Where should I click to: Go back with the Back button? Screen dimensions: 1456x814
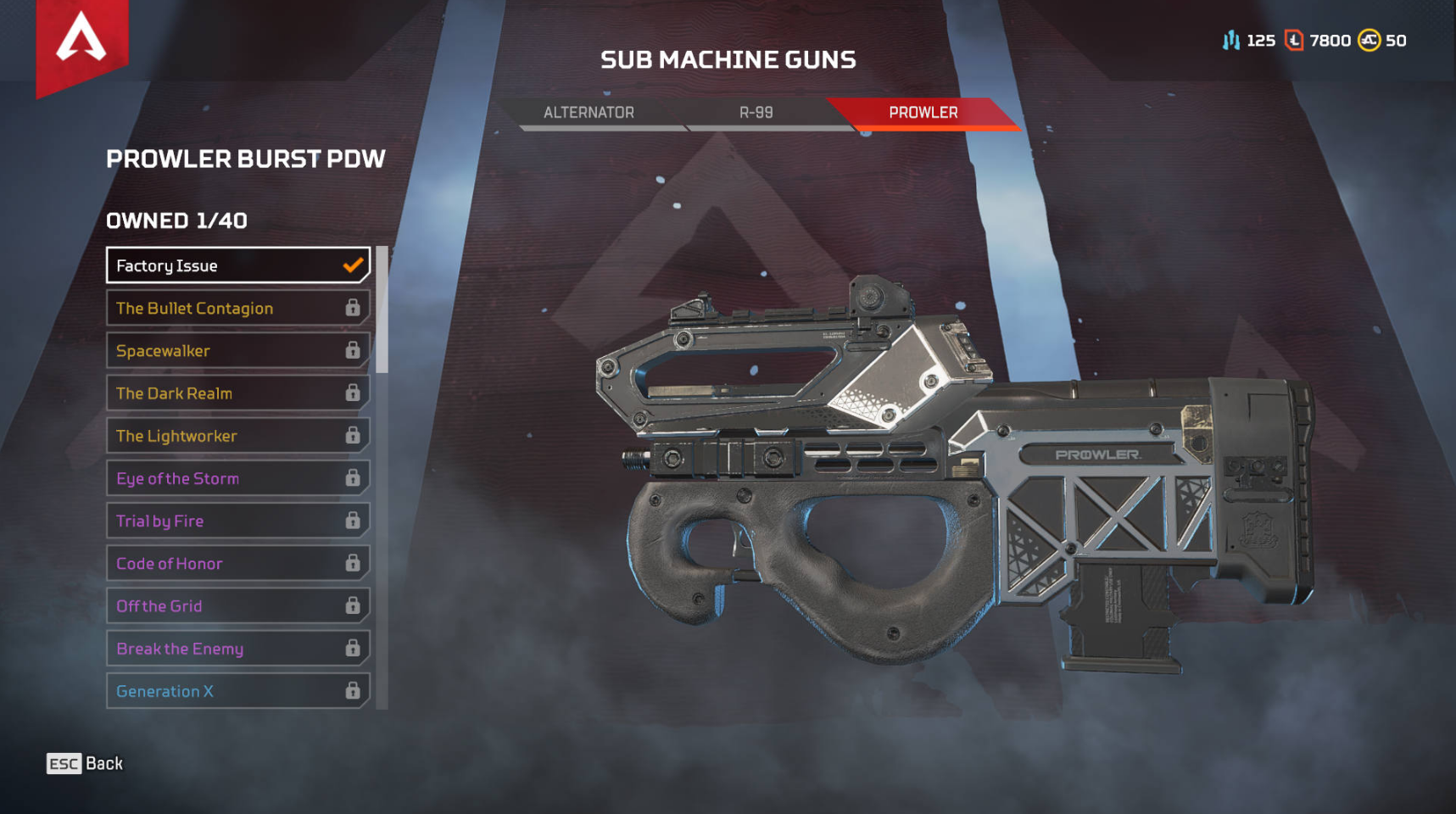pos(85,764)
